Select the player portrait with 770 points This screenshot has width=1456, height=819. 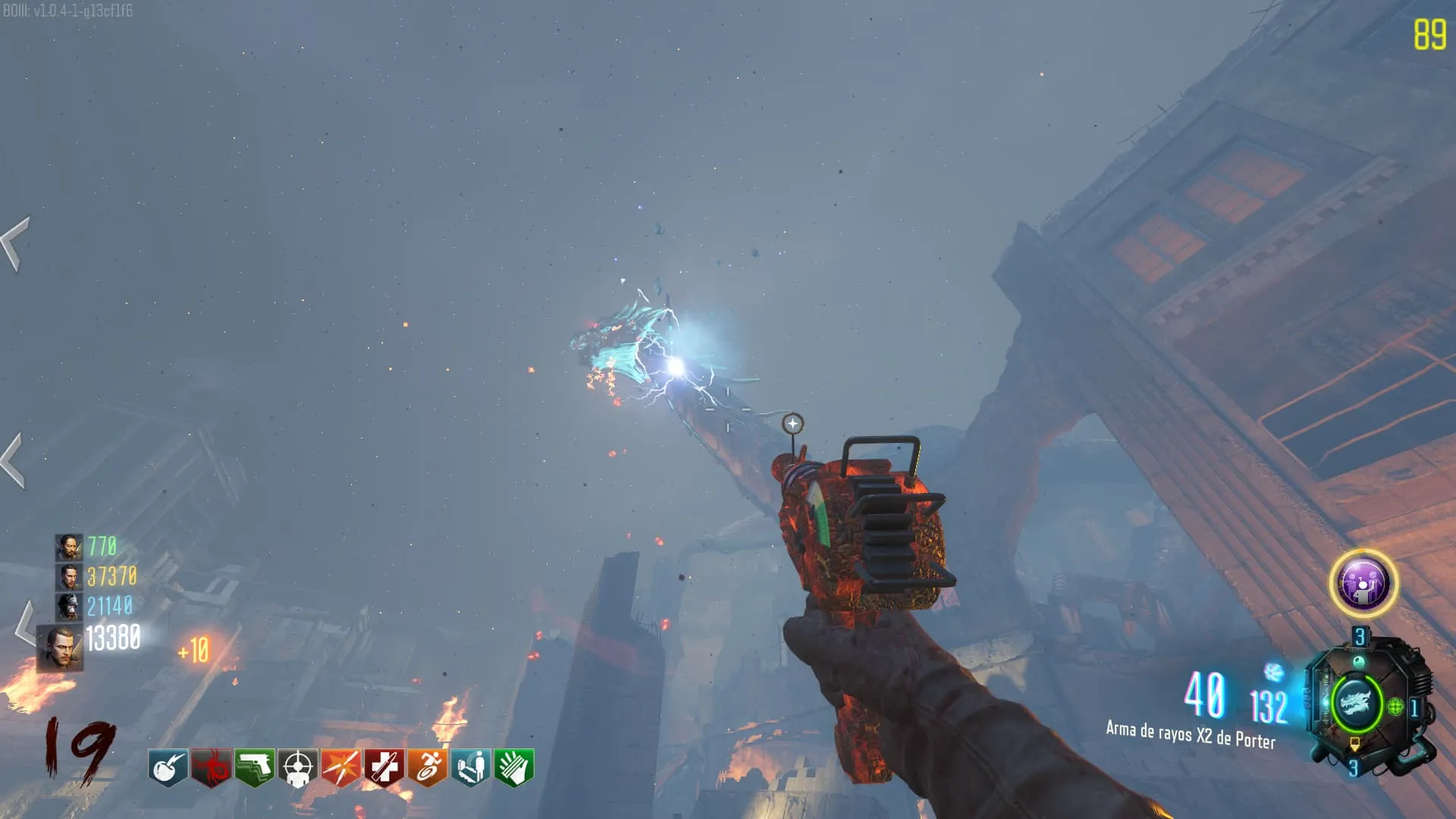click(68, 547)
